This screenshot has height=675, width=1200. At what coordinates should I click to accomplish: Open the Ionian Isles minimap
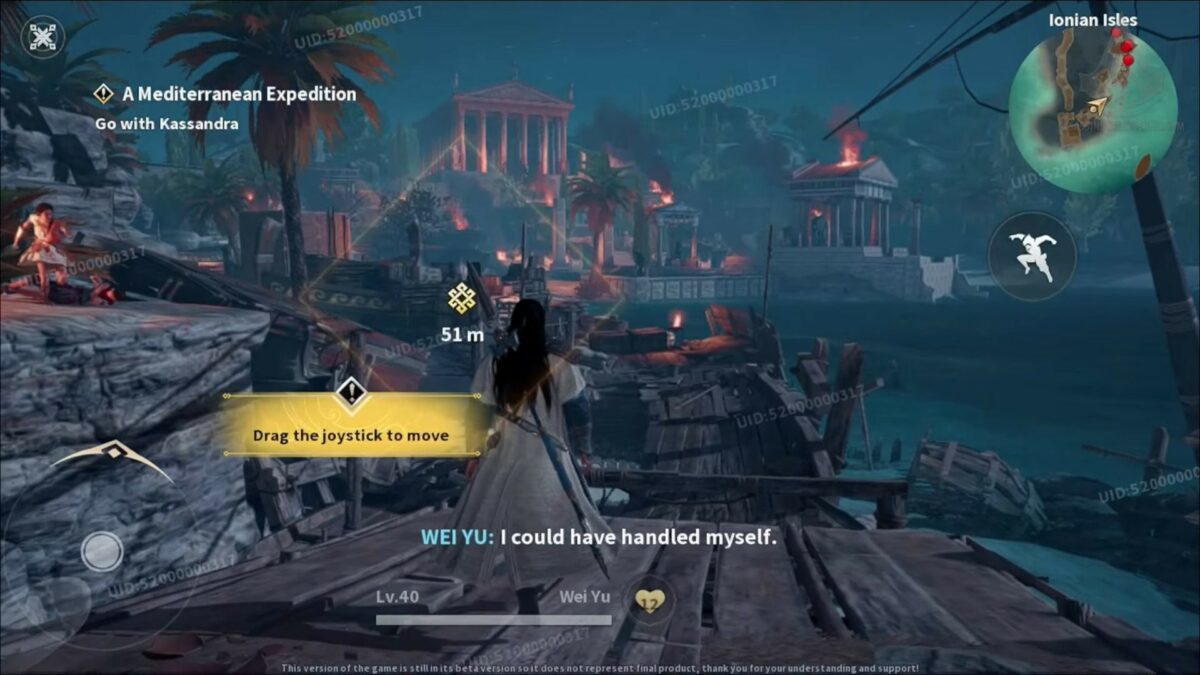point(1092,110)
